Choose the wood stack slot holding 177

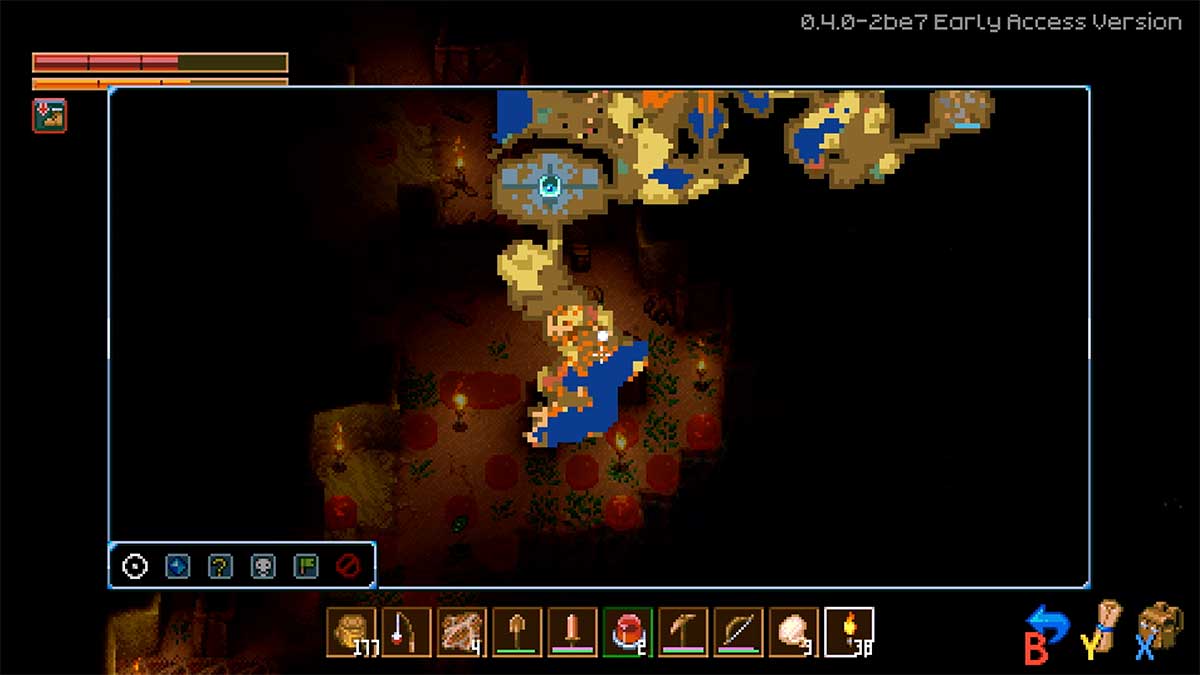pos(351,632)
